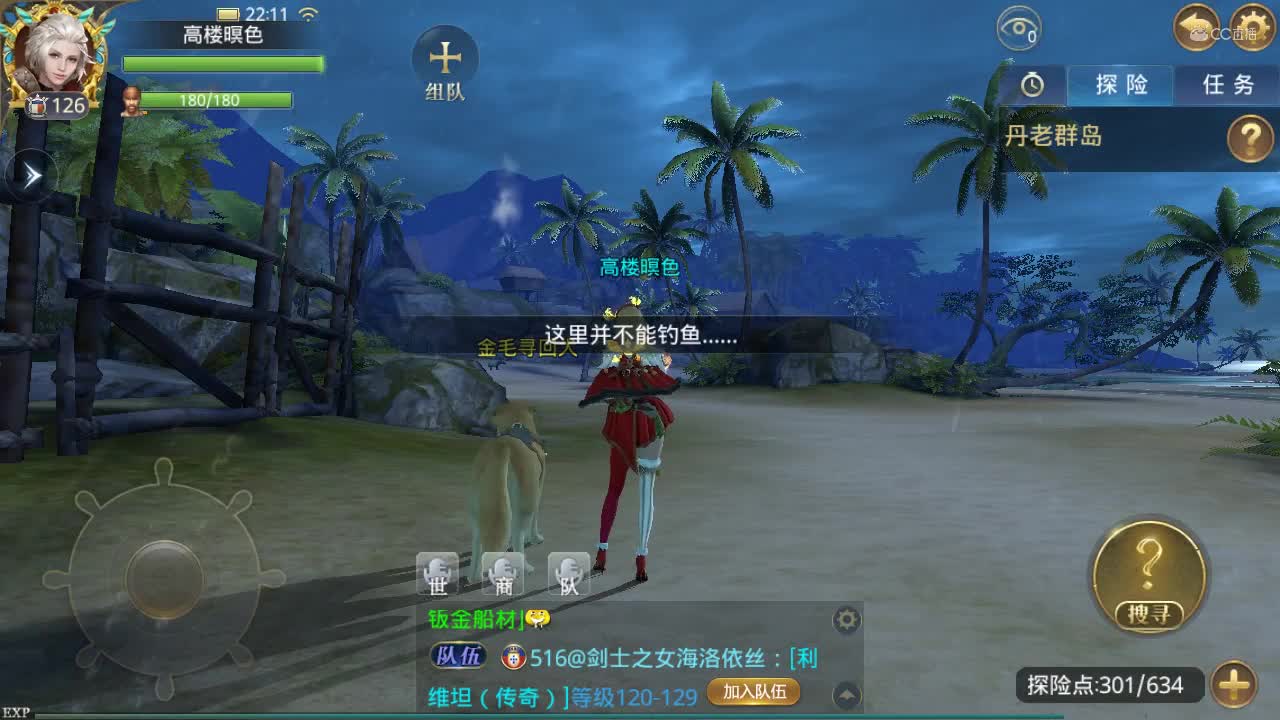1280x720 pixels.
Task: Open the 队伍 channel selector
Action: coord(458,658)
